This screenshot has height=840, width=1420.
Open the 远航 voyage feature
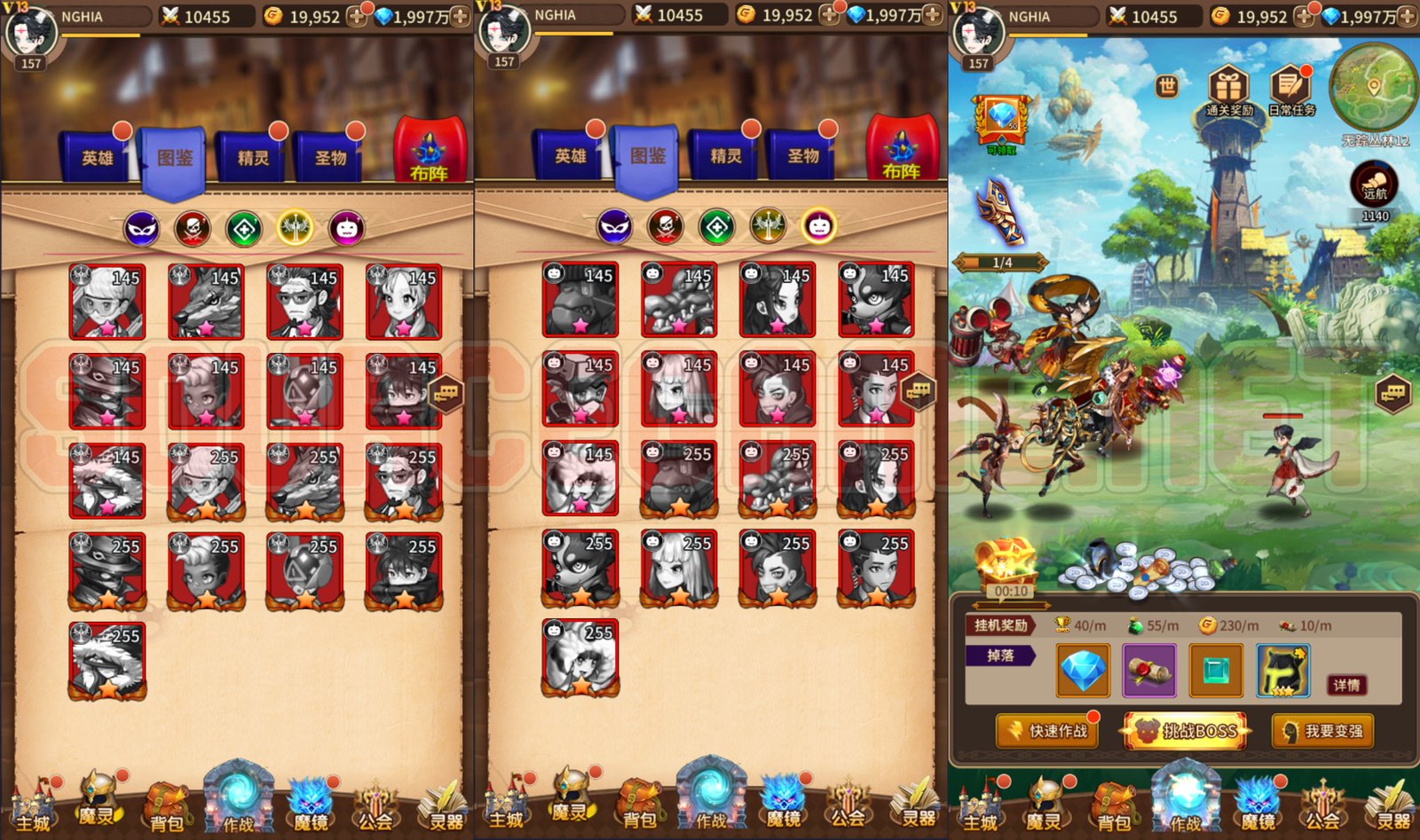pyautogui.click(x=1374, y=186)
